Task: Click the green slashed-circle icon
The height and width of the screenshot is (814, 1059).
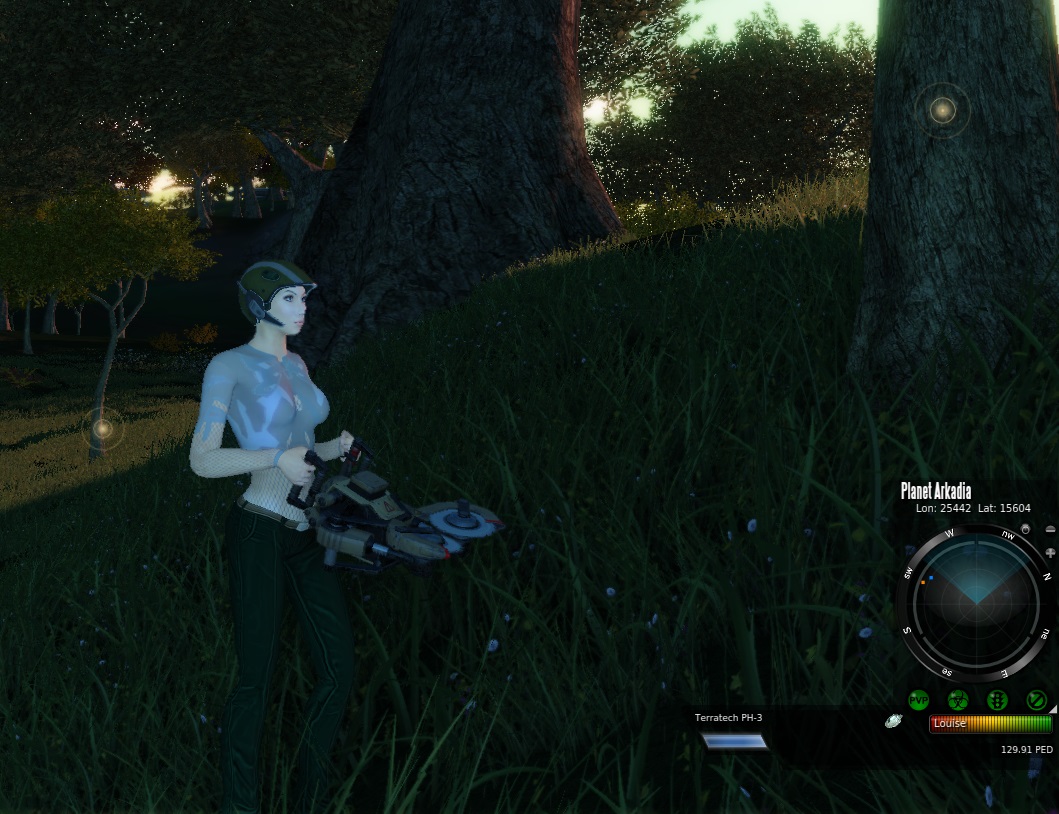Action: (x=1037, y=700)
